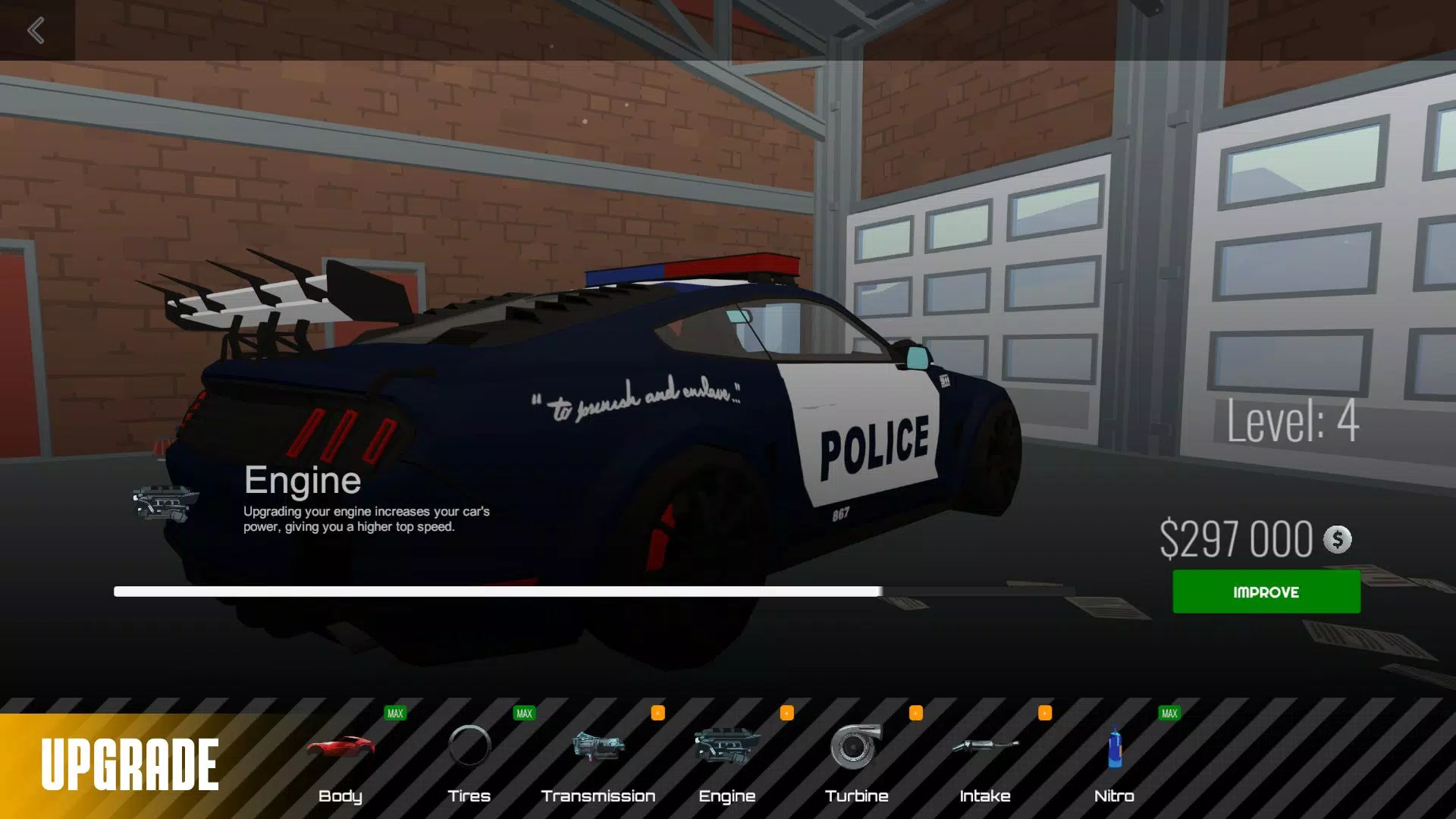Select the Body upgrade category
This screenshot has width=1456, height=819.
coord(340,762)
